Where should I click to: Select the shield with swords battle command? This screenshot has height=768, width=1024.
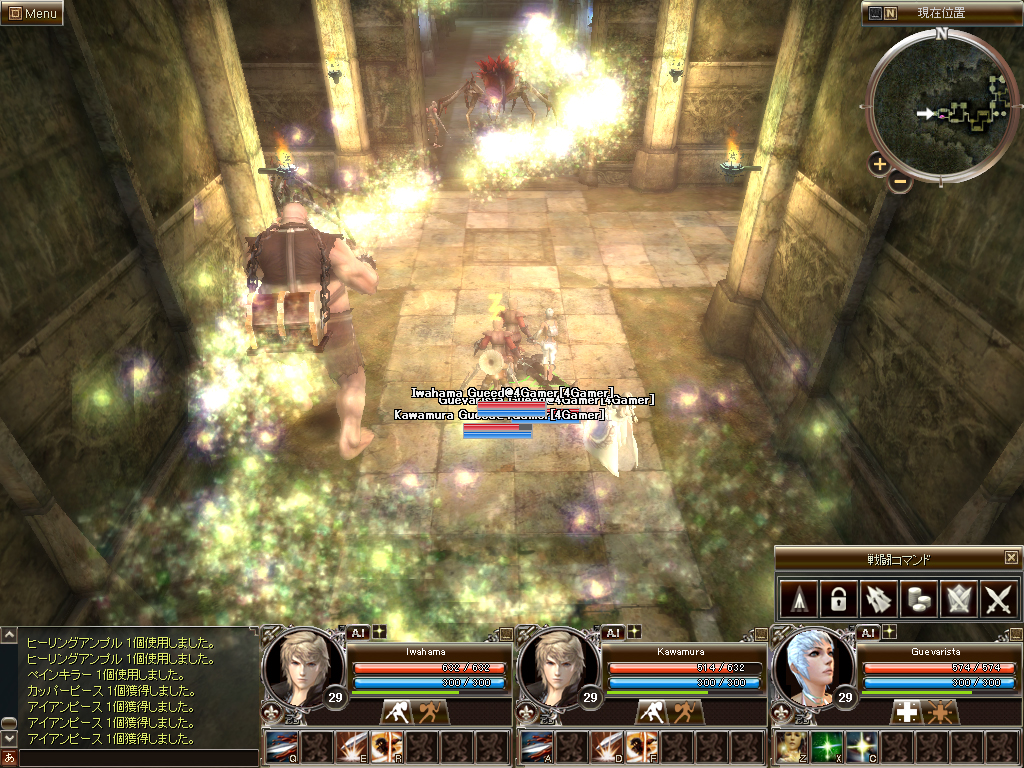click(958, 599)
